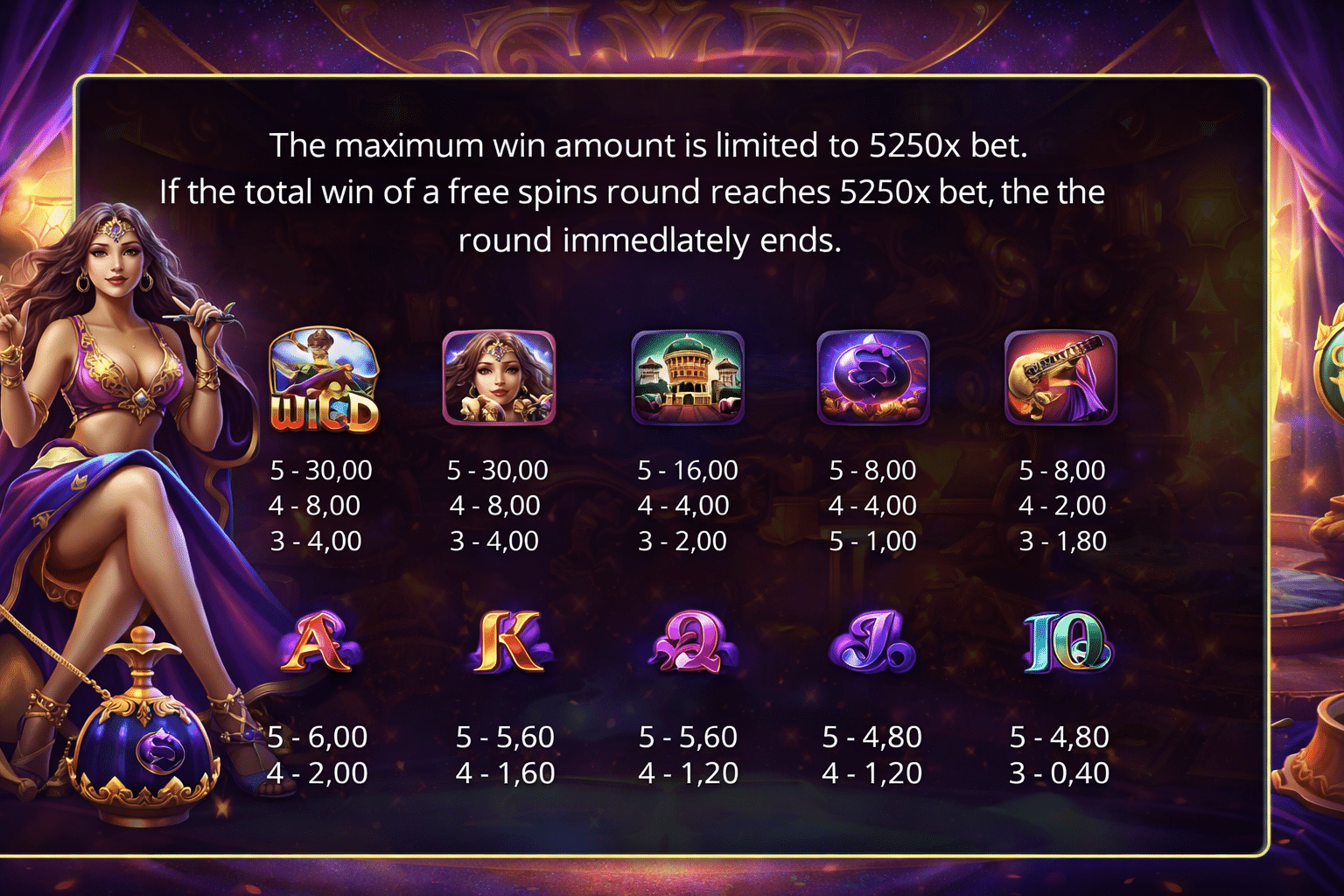This screenshot has height=896, width=1344.
Task: Select the WILD symbol icon
Action: point(324,378)
